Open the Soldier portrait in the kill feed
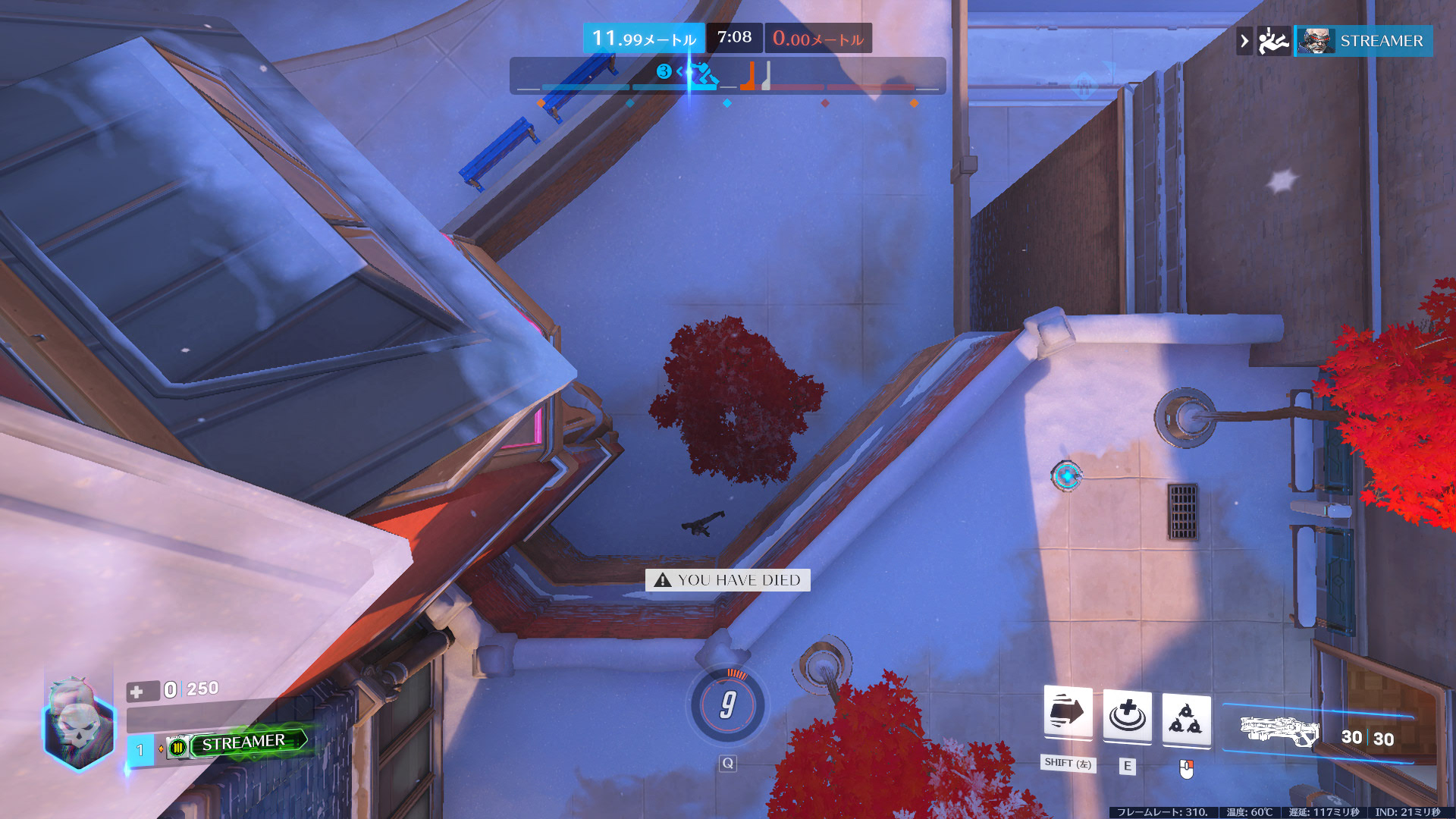This screenshot has width=1456, height=819. click(x=1316, y=41)
